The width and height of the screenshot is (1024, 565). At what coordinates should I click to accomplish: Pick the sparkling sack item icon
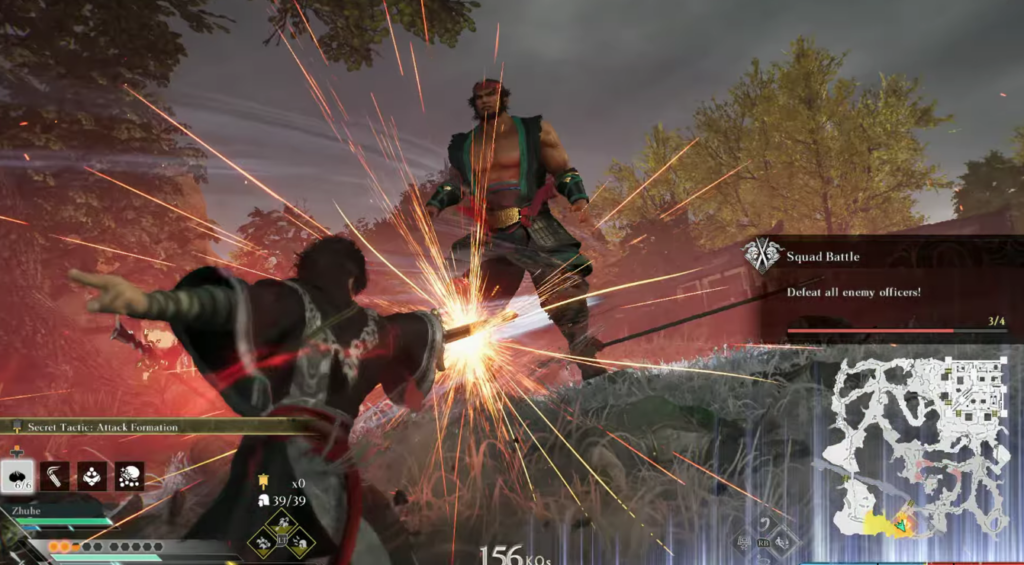[129, 476]
